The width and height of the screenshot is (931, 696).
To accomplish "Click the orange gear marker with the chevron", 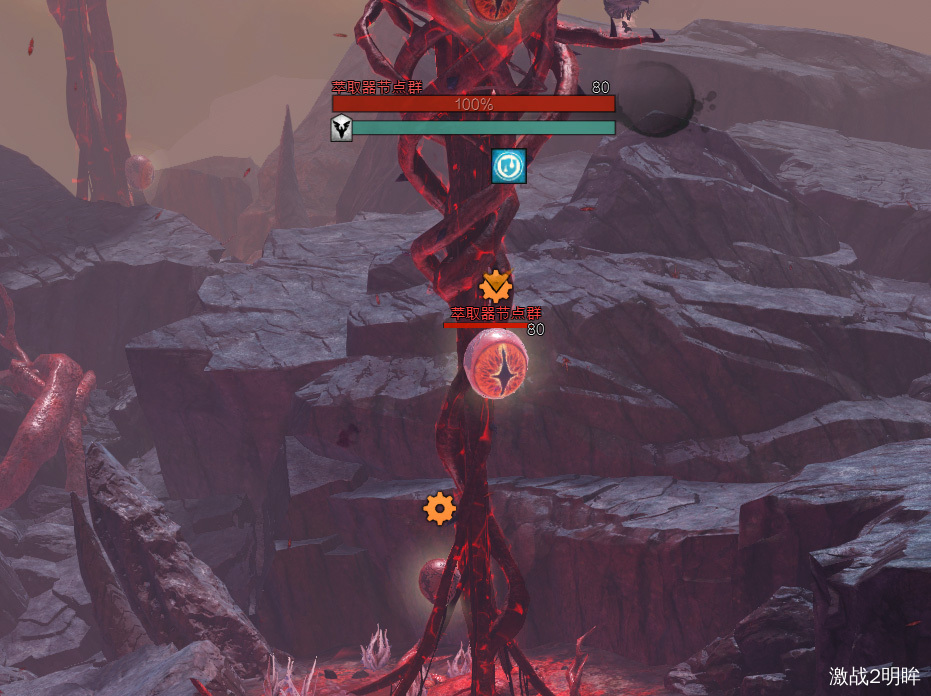I will click(496, 287).
